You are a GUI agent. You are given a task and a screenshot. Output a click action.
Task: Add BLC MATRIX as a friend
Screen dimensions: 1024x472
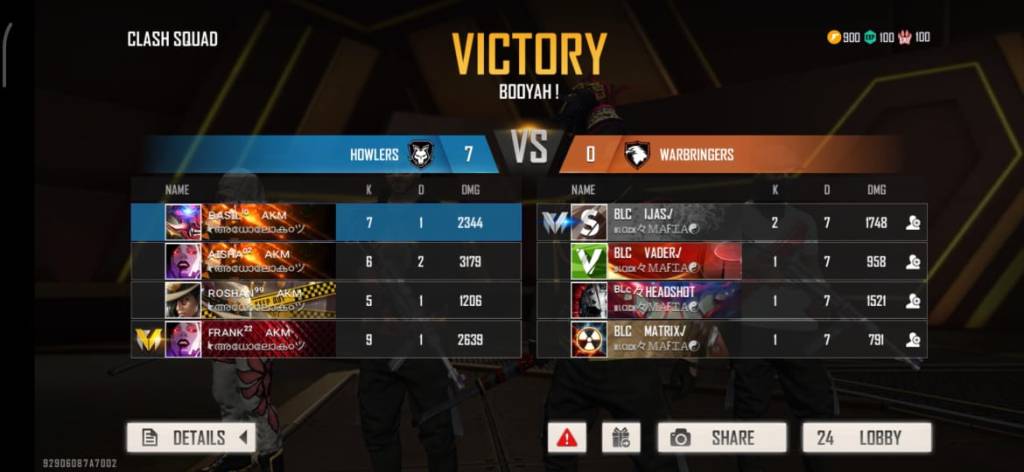(912, 340)
